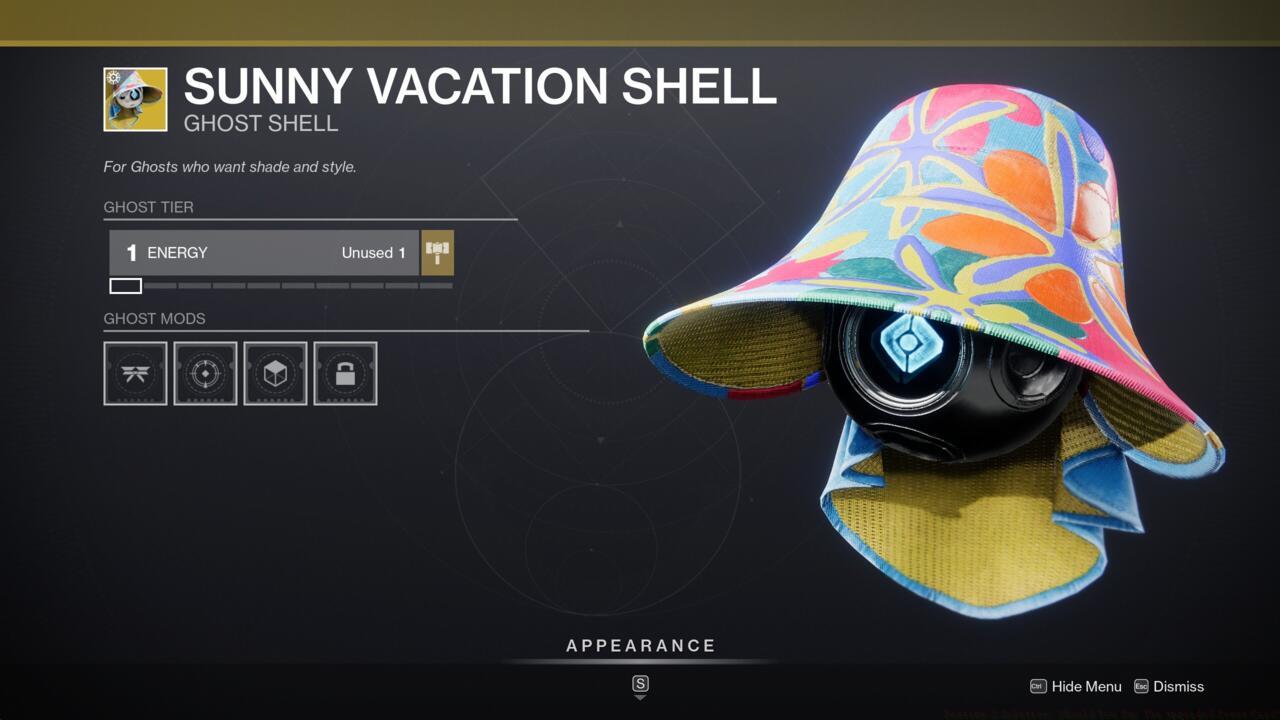The image size is (1280, 720).
Task: Click the Unused 1 energy counter
Action: pyautogui.click(x=373, y=252)
